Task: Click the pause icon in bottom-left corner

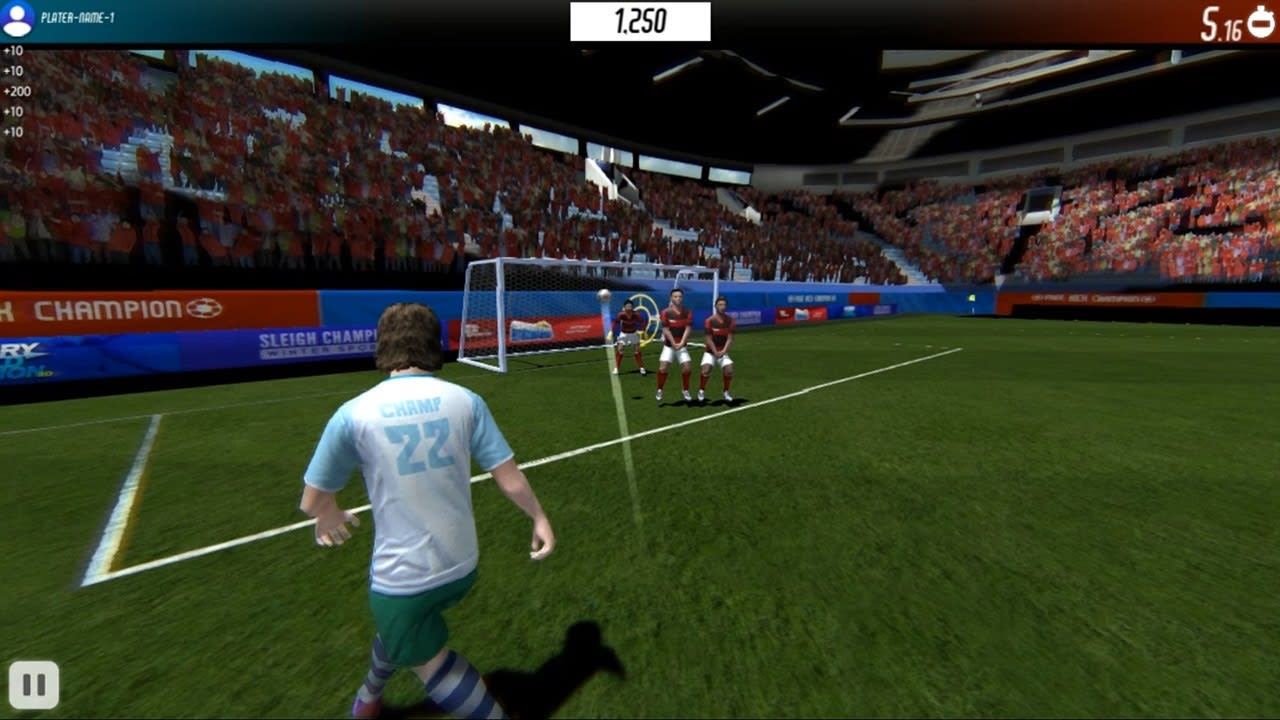Action: click(36, 685)
